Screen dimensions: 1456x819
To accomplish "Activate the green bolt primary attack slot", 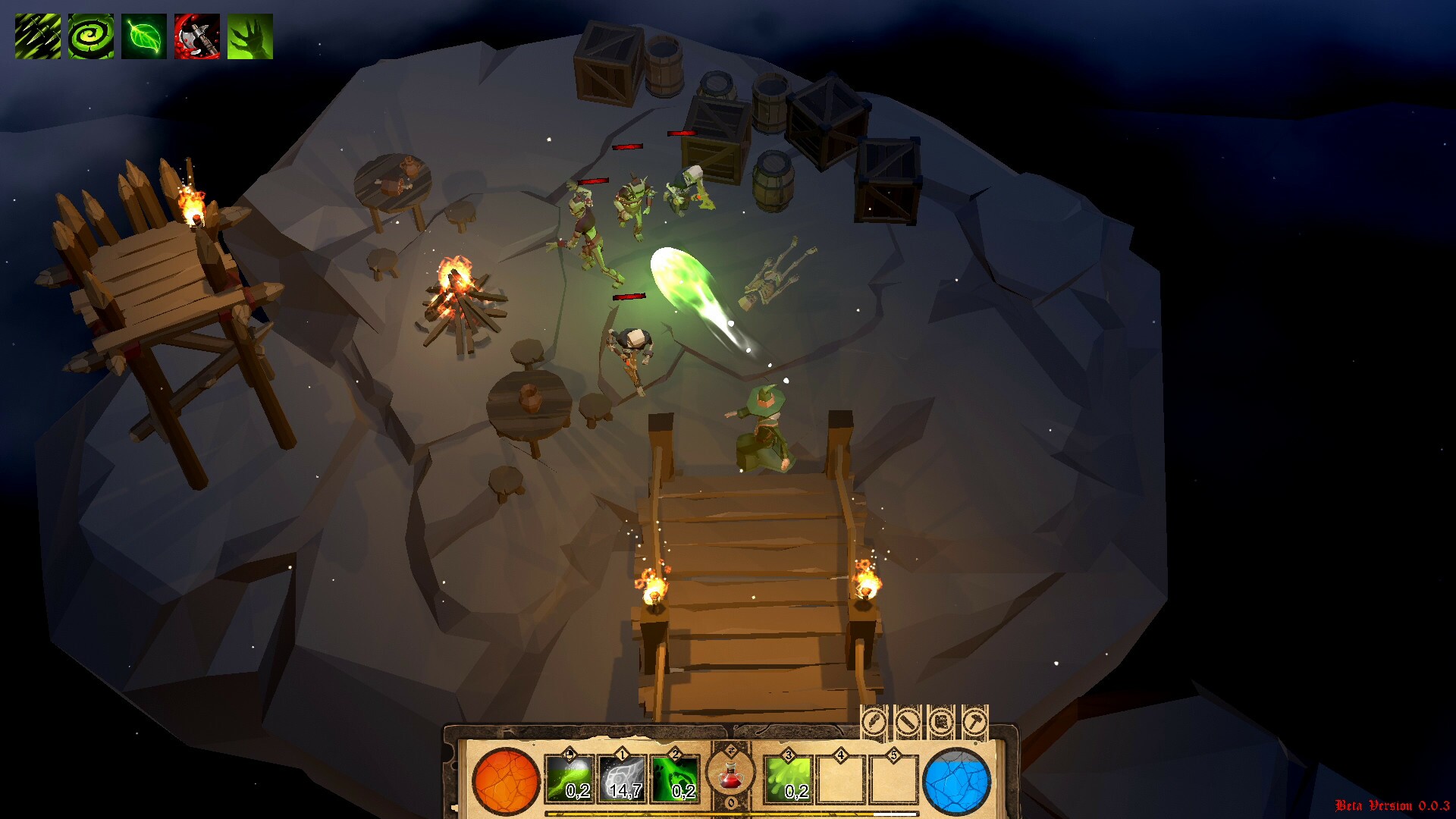I will pyautogui.click(x=570, y=780).
